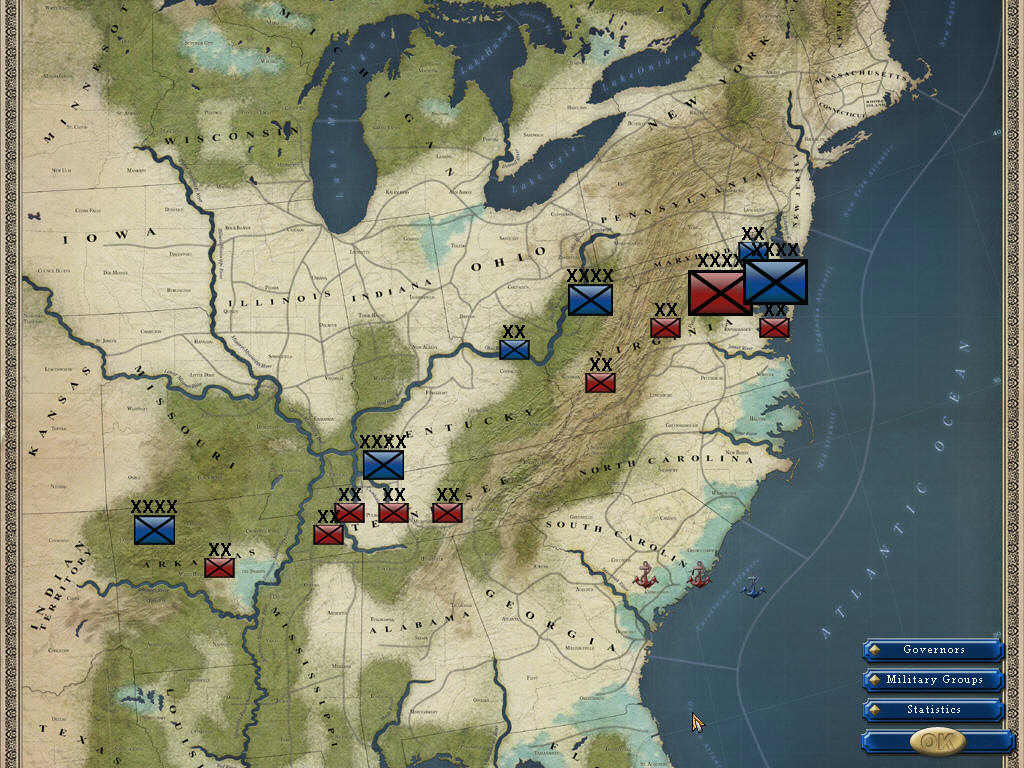
Task: Pick the blue XXXX army west of Arkansas
Action: 155,530
